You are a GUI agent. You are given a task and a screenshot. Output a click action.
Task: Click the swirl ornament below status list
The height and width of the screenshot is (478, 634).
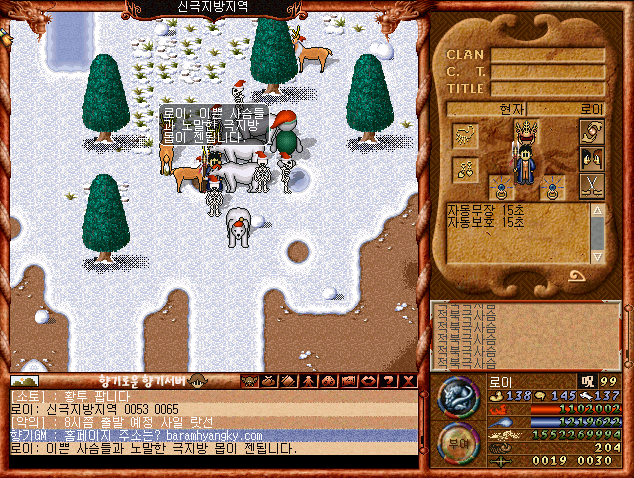[579, 275]
